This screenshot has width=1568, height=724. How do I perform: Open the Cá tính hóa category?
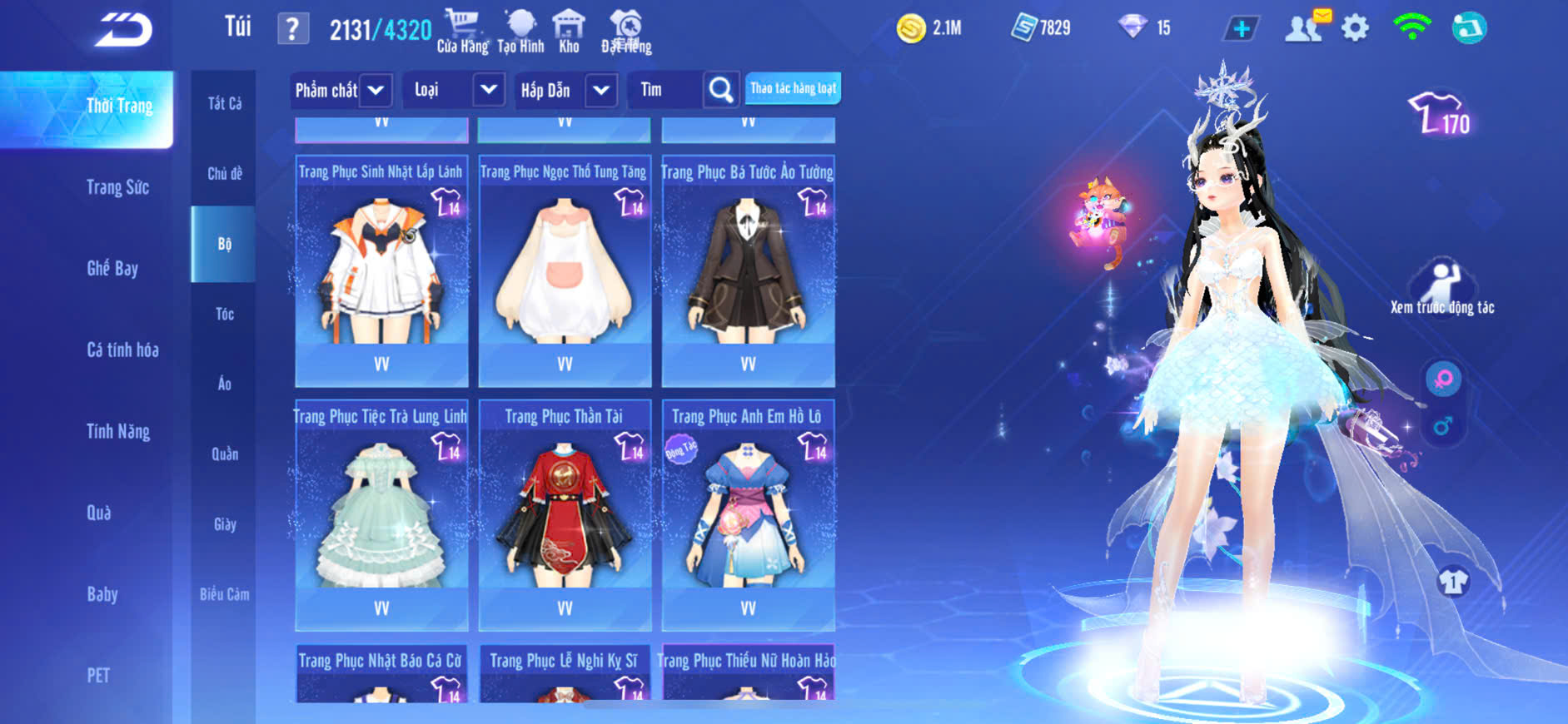click(122, 350)
